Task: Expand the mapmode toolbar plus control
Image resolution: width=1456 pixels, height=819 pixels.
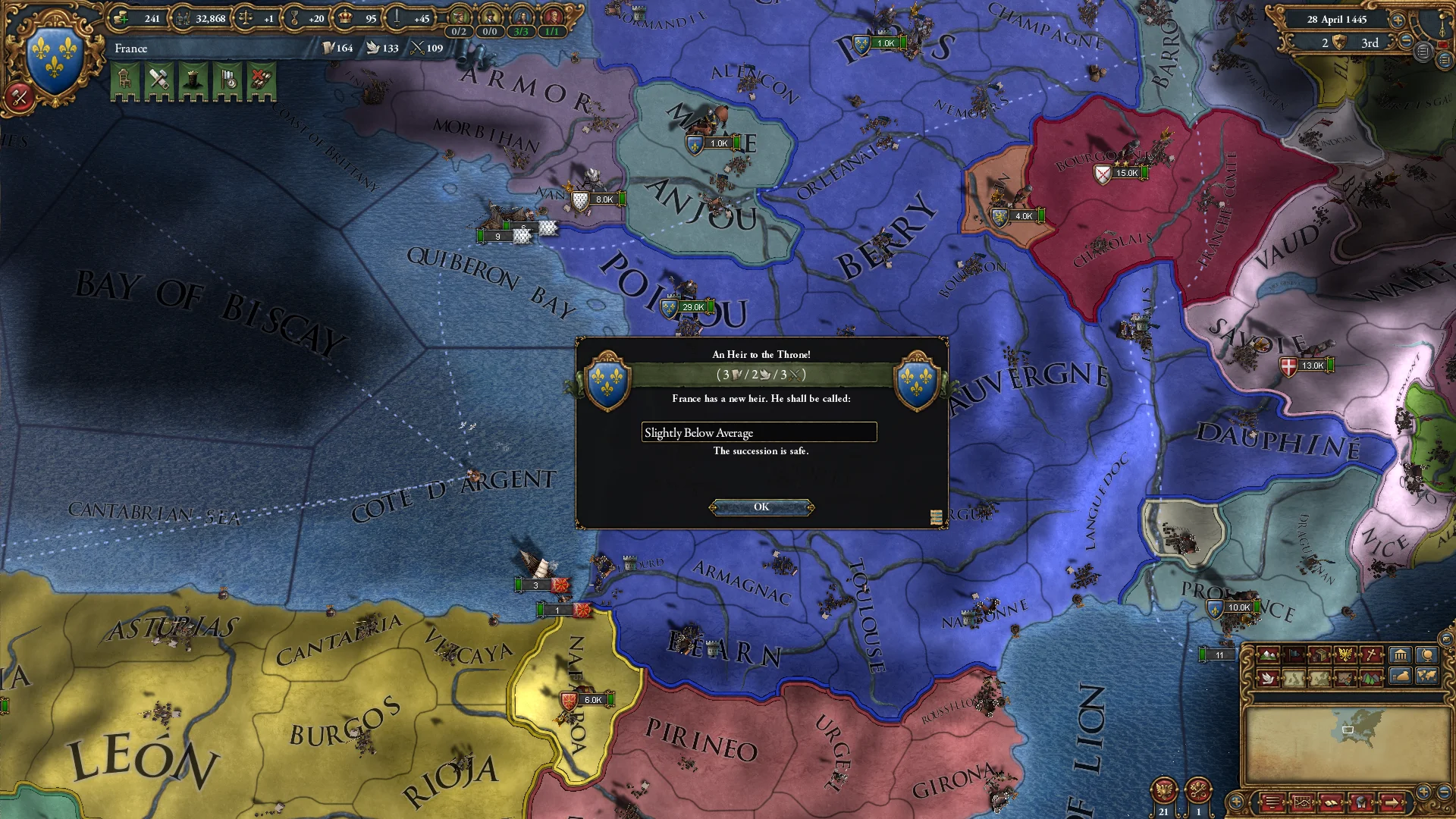Action: pos(1235,801)
